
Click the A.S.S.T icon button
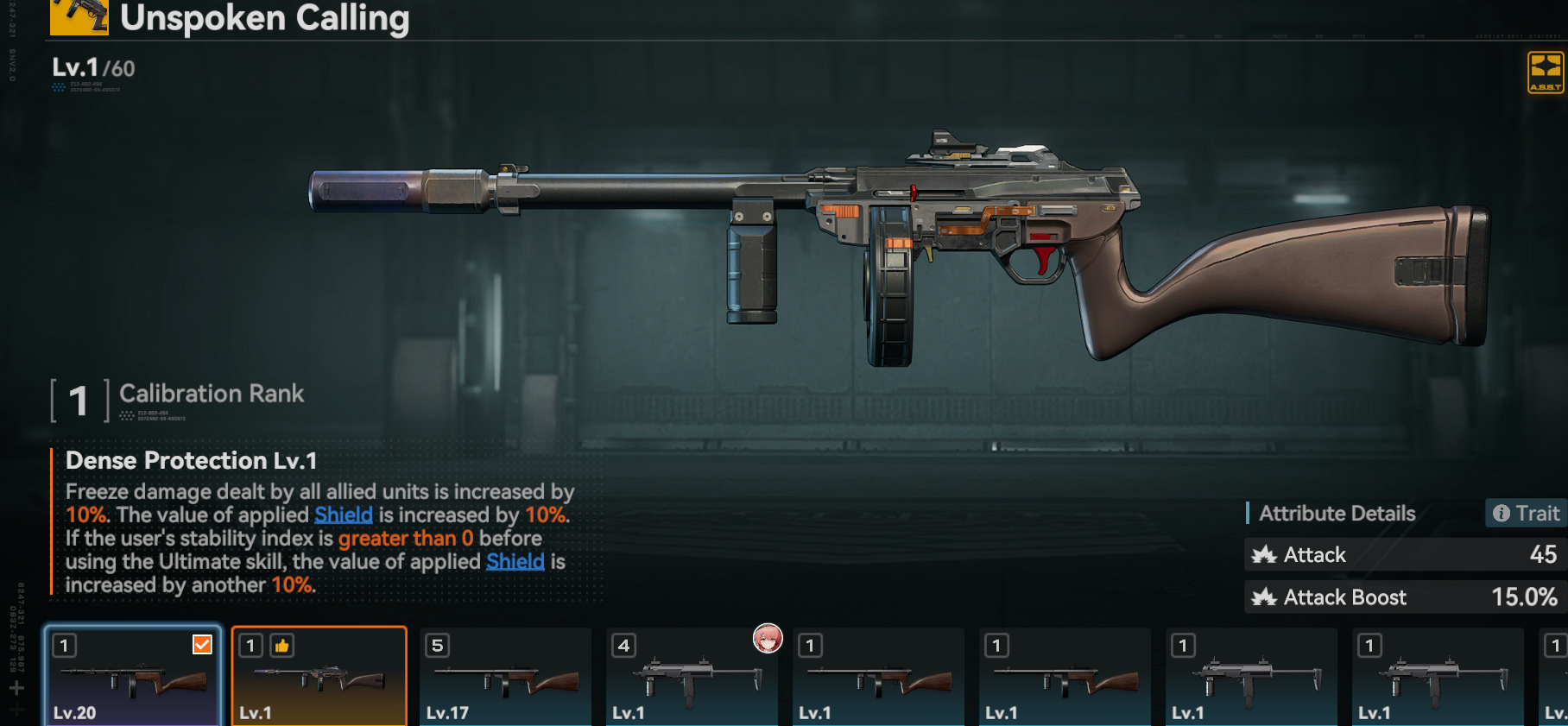coord(1545,72)
